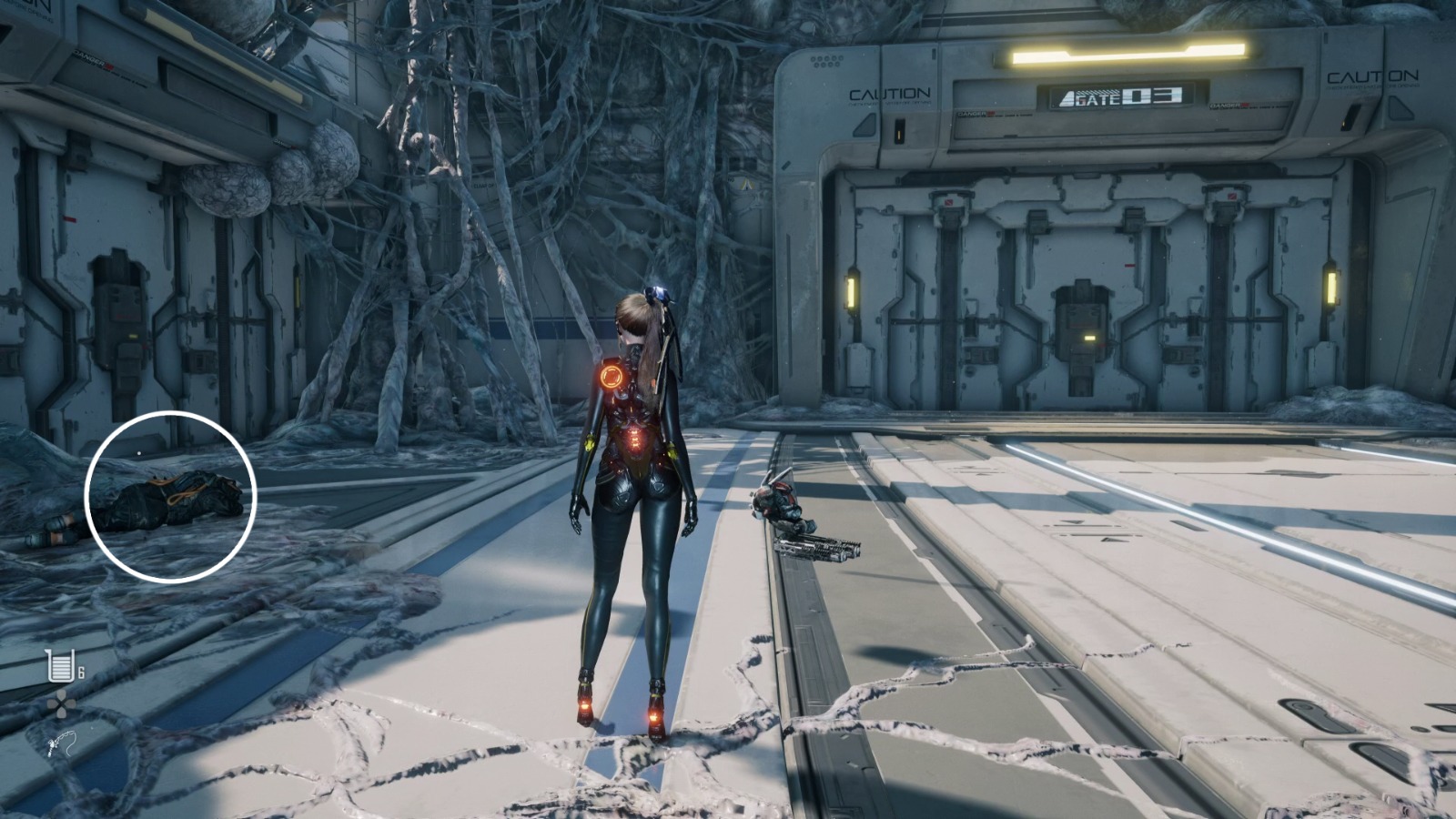The image size is (1456, 819).
Task: Select the healing potion beaker icon
Action: click(60, 668)
